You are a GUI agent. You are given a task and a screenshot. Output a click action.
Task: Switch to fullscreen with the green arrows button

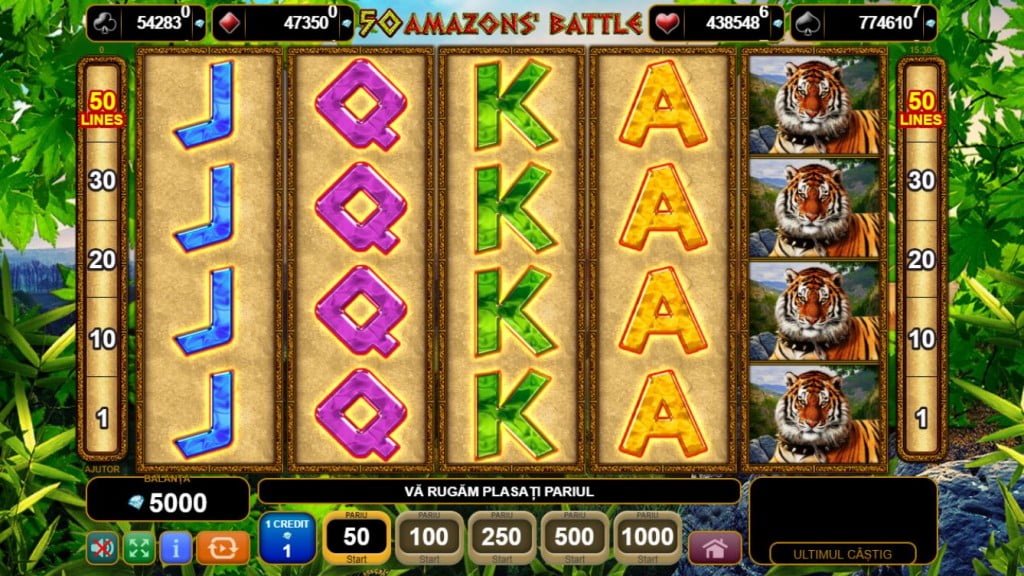138,547
